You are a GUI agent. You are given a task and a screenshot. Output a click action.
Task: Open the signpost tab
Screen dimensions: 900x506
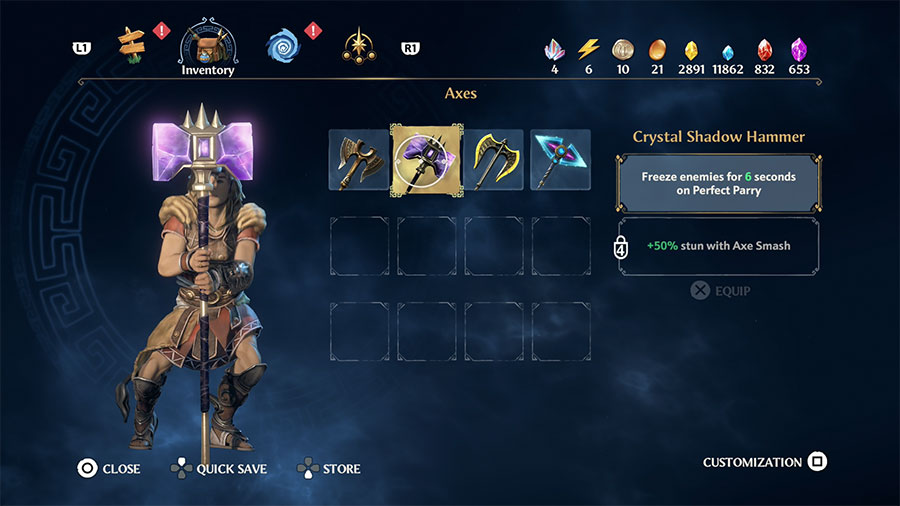[x=131, y=43]
